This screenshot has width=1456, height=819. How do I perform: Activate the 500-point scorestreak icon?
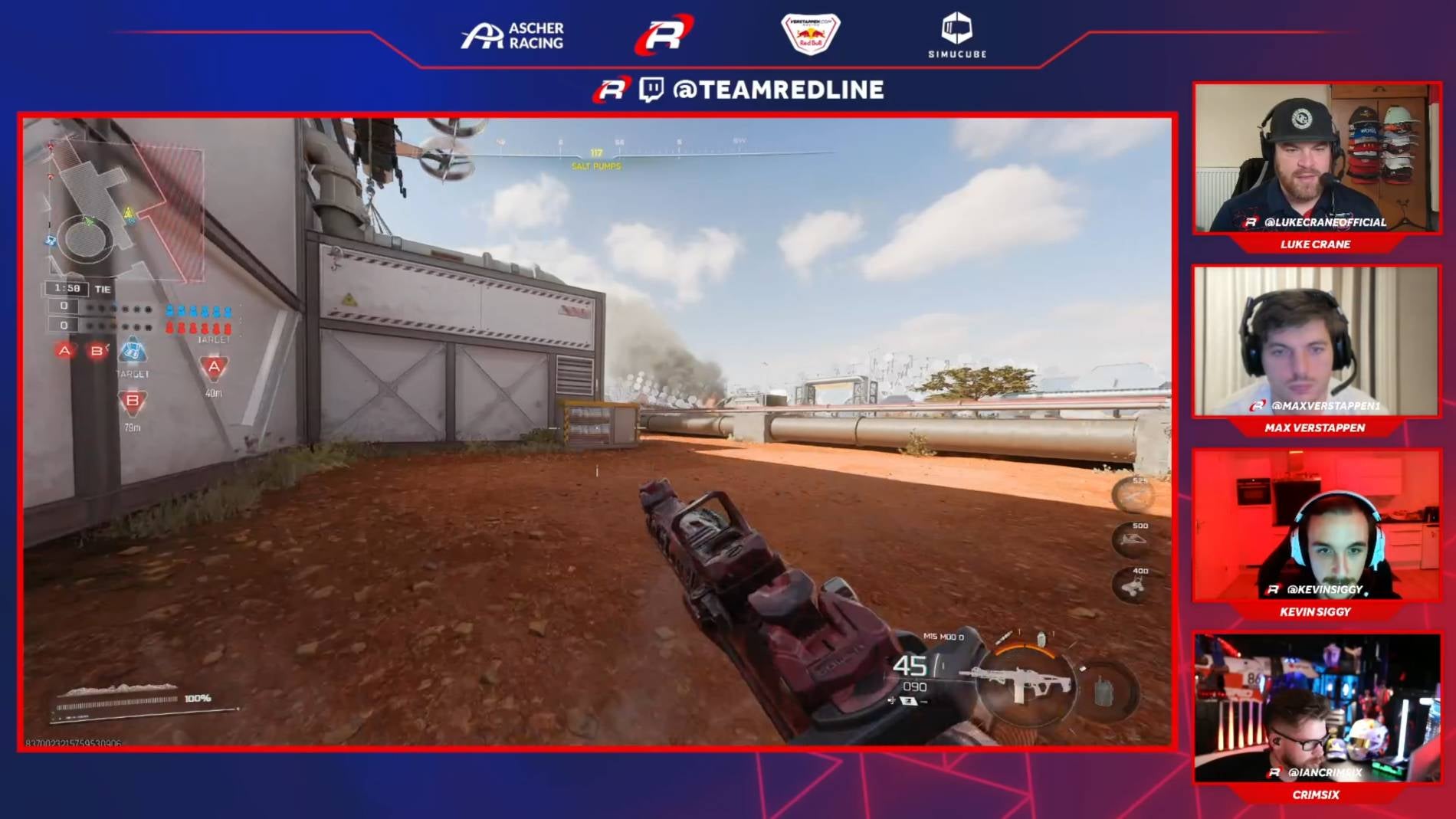pos(1133,539)
